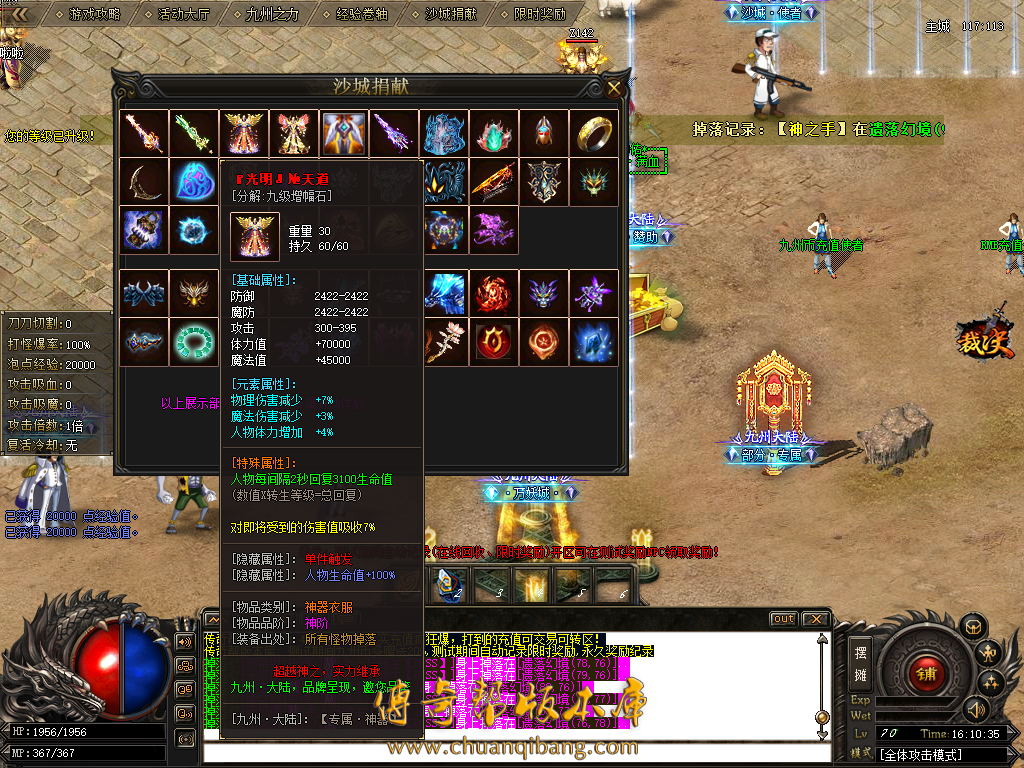Select the flaming sword in the first slot
Image resolution: width=1024 pixels, height=768 pixels.
pyautogui.click(x=144, y=133)
